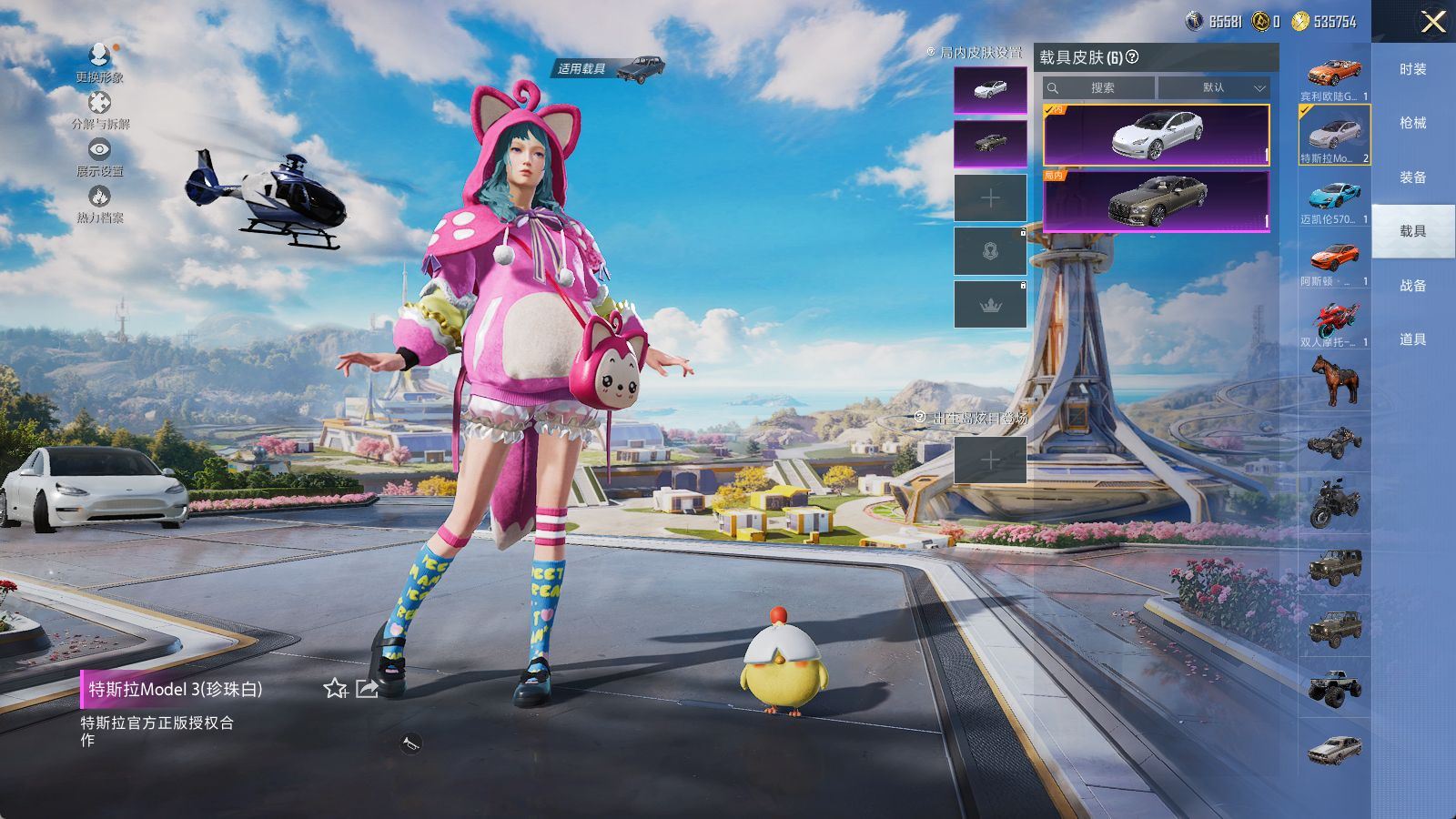The width and height of the screenshot is (1456, 819).
Task: Select the 装备 (equipment) tab
Action: click(x=1412, y=177)
